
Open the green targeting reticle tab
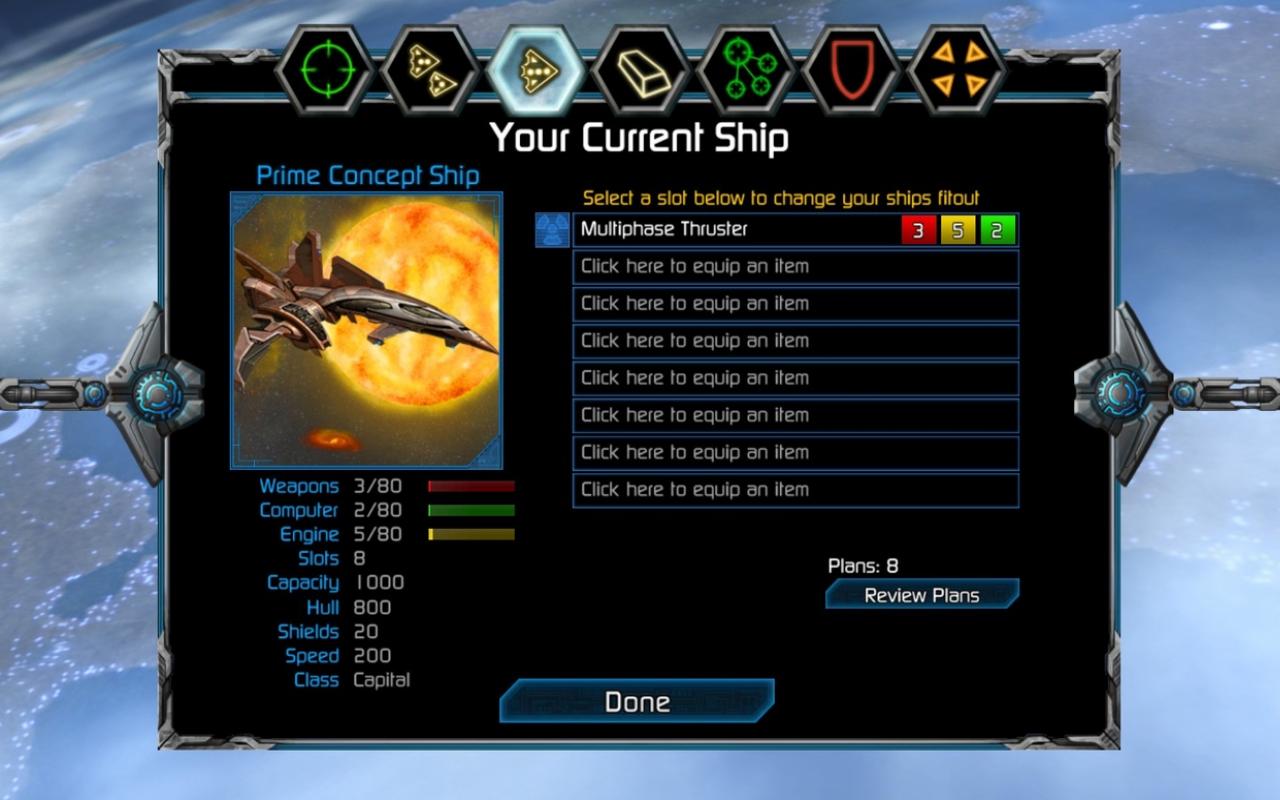[323, 71]
